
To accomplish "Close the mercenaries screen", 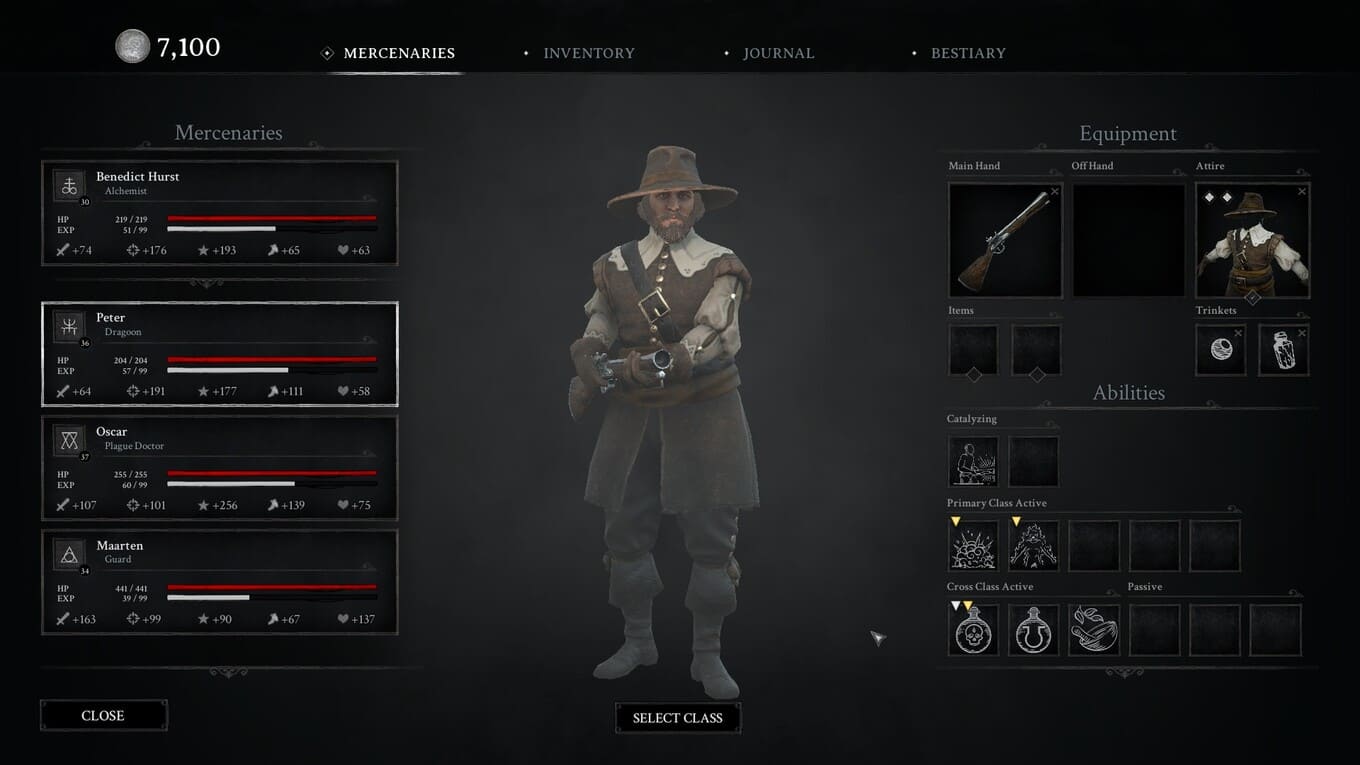I will point(103,715).
